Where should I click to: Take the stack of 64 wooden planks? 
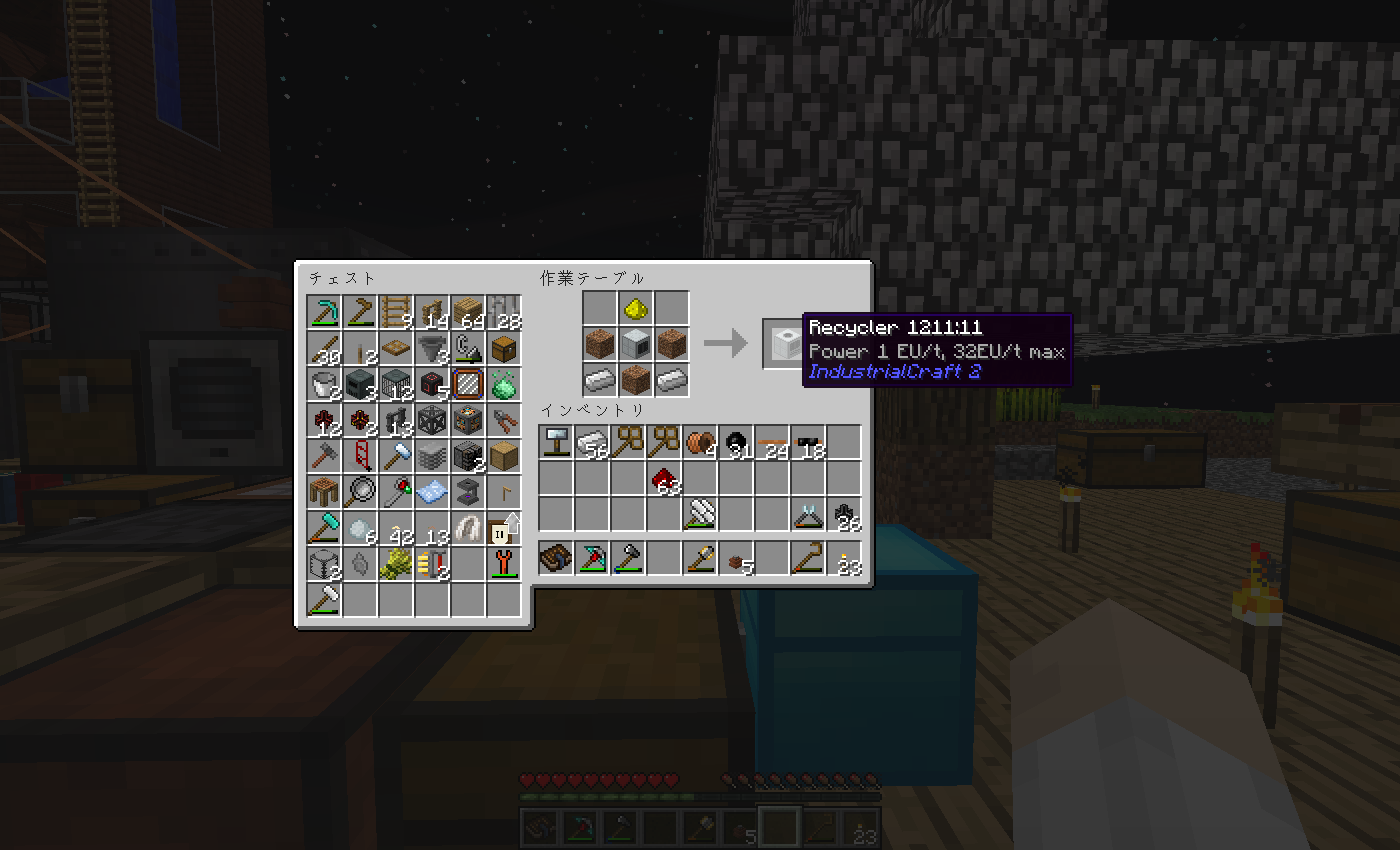click(x=468, y=312)
